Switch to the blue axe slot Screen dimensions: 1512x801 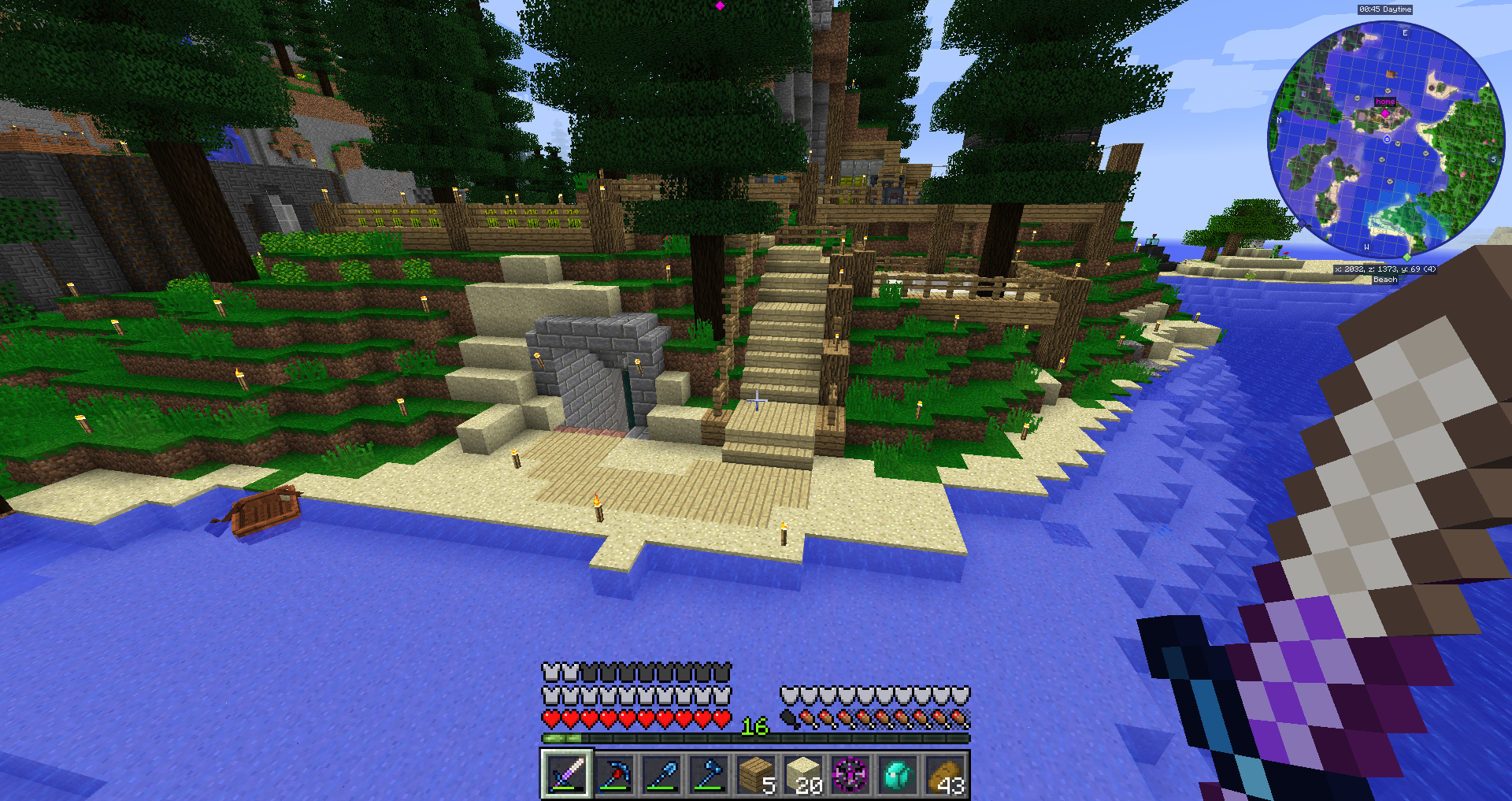pyautogui.click(x=708, y=774)
